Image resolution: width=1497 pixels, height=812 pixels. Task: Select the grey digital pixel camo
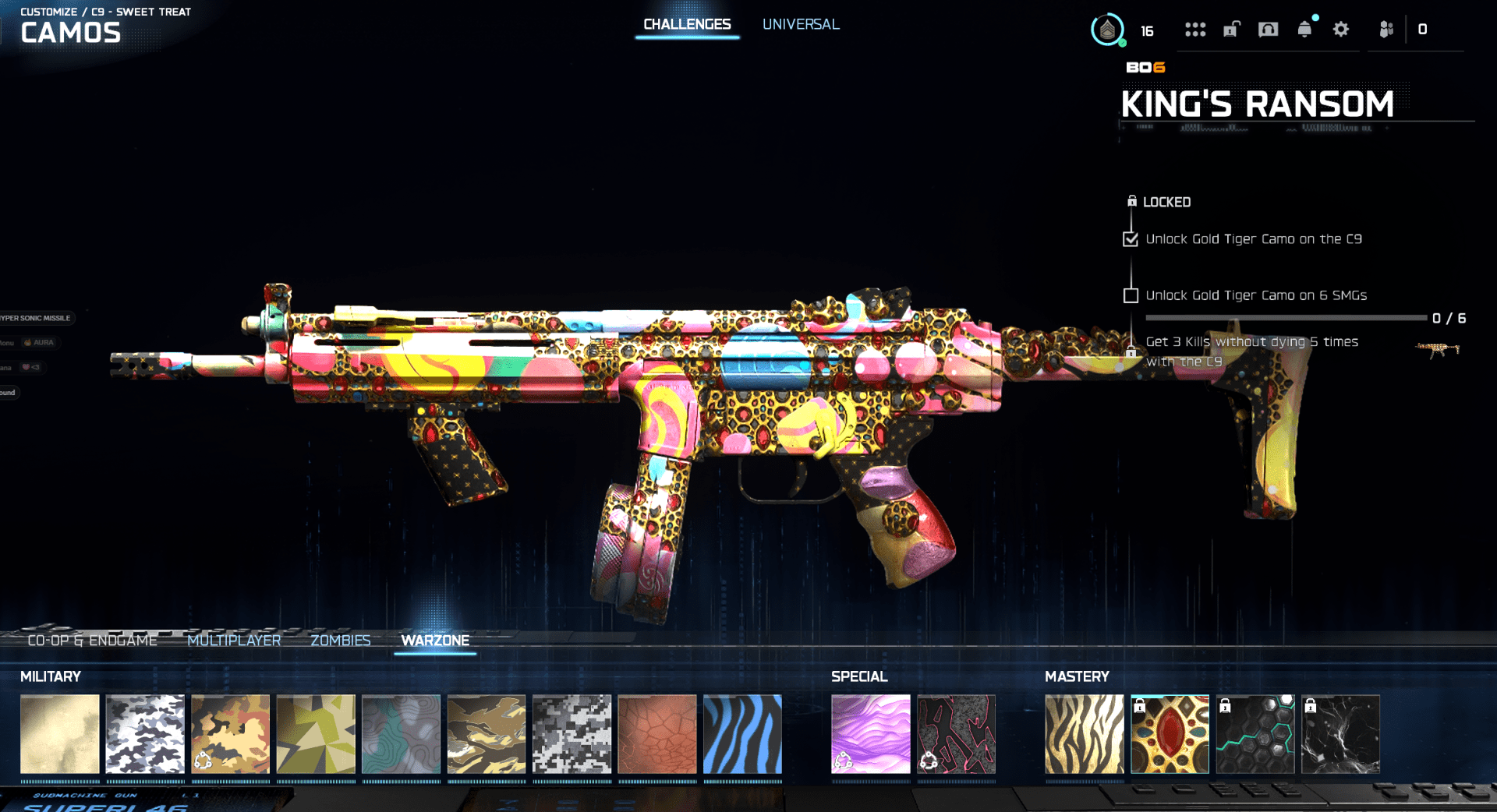point(572,734)
